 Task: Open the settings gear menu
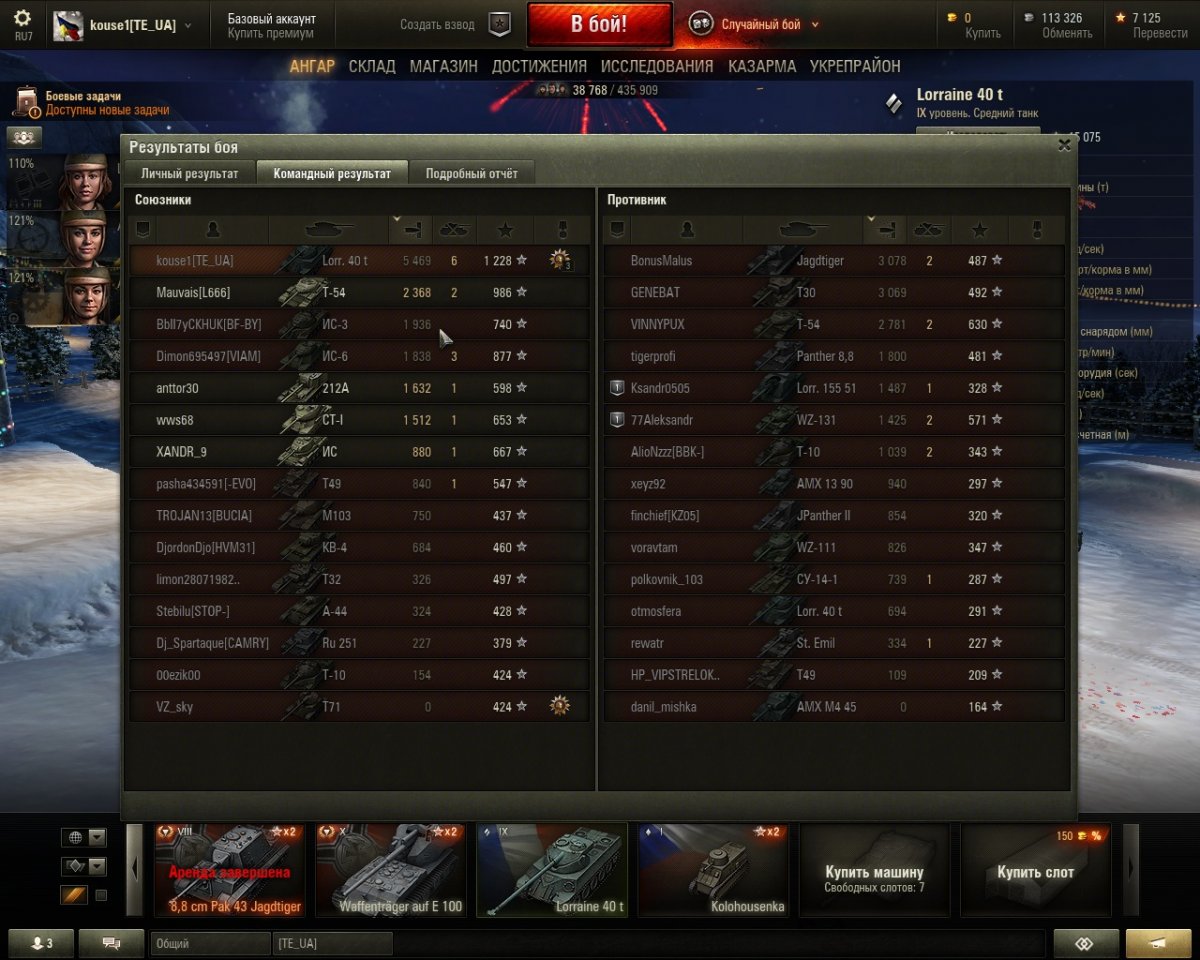23,24
